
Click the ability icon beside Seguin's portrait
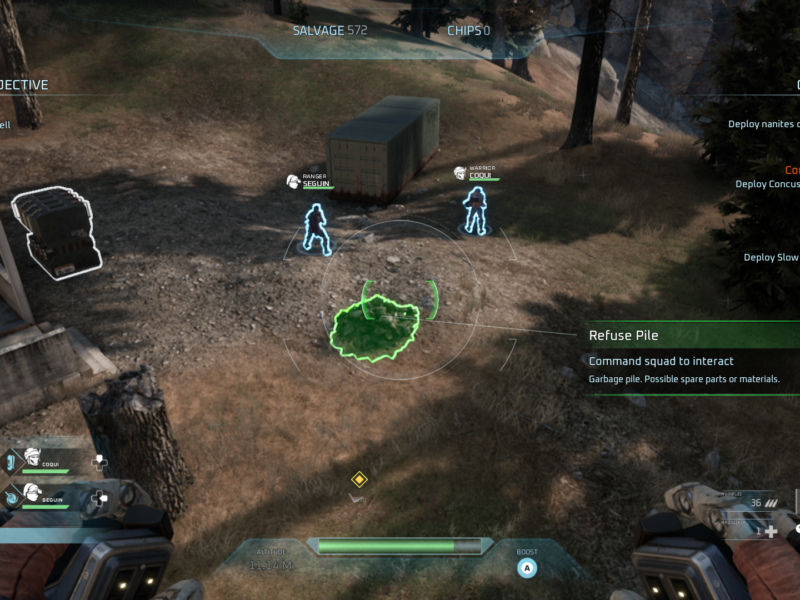tap(11, 495)
